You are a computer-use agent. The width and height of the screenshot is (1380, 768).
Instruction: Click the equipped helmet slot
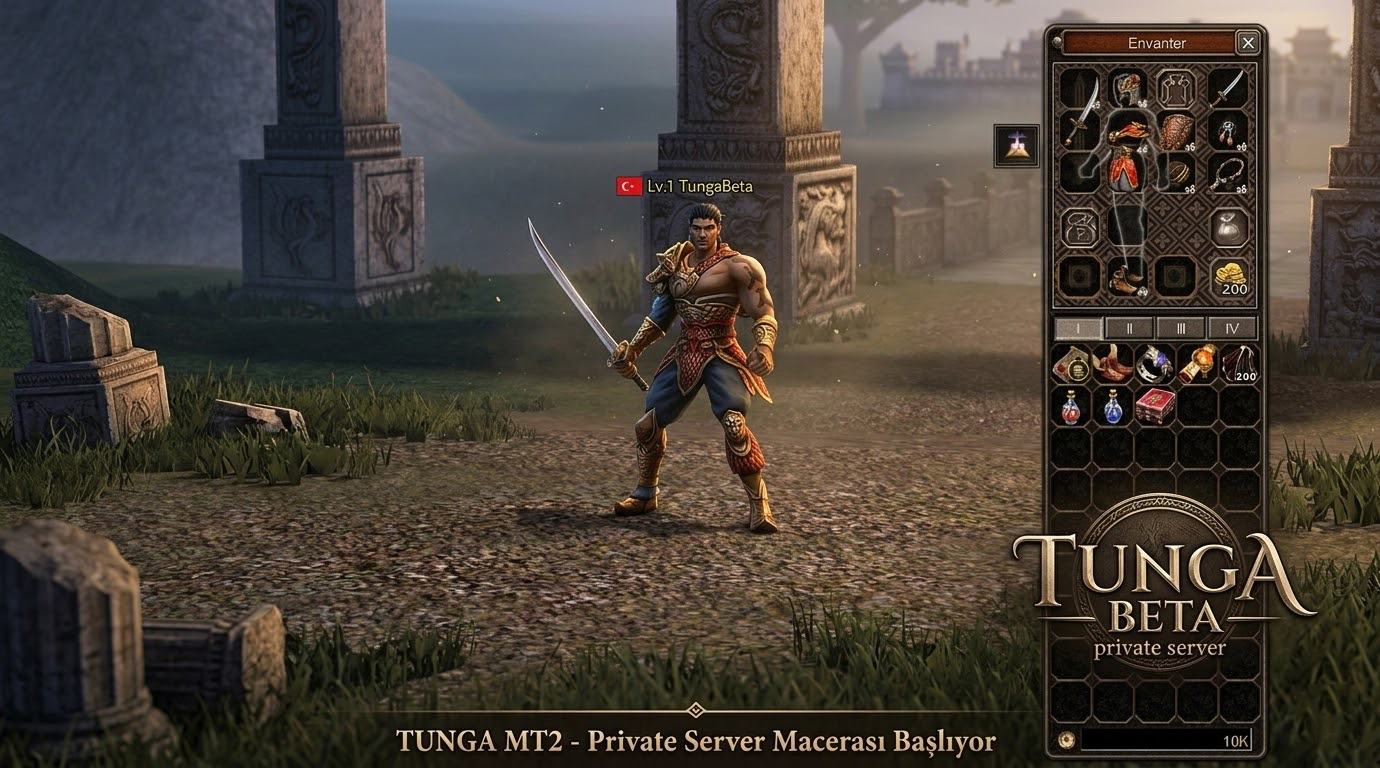coord(1127,87)
